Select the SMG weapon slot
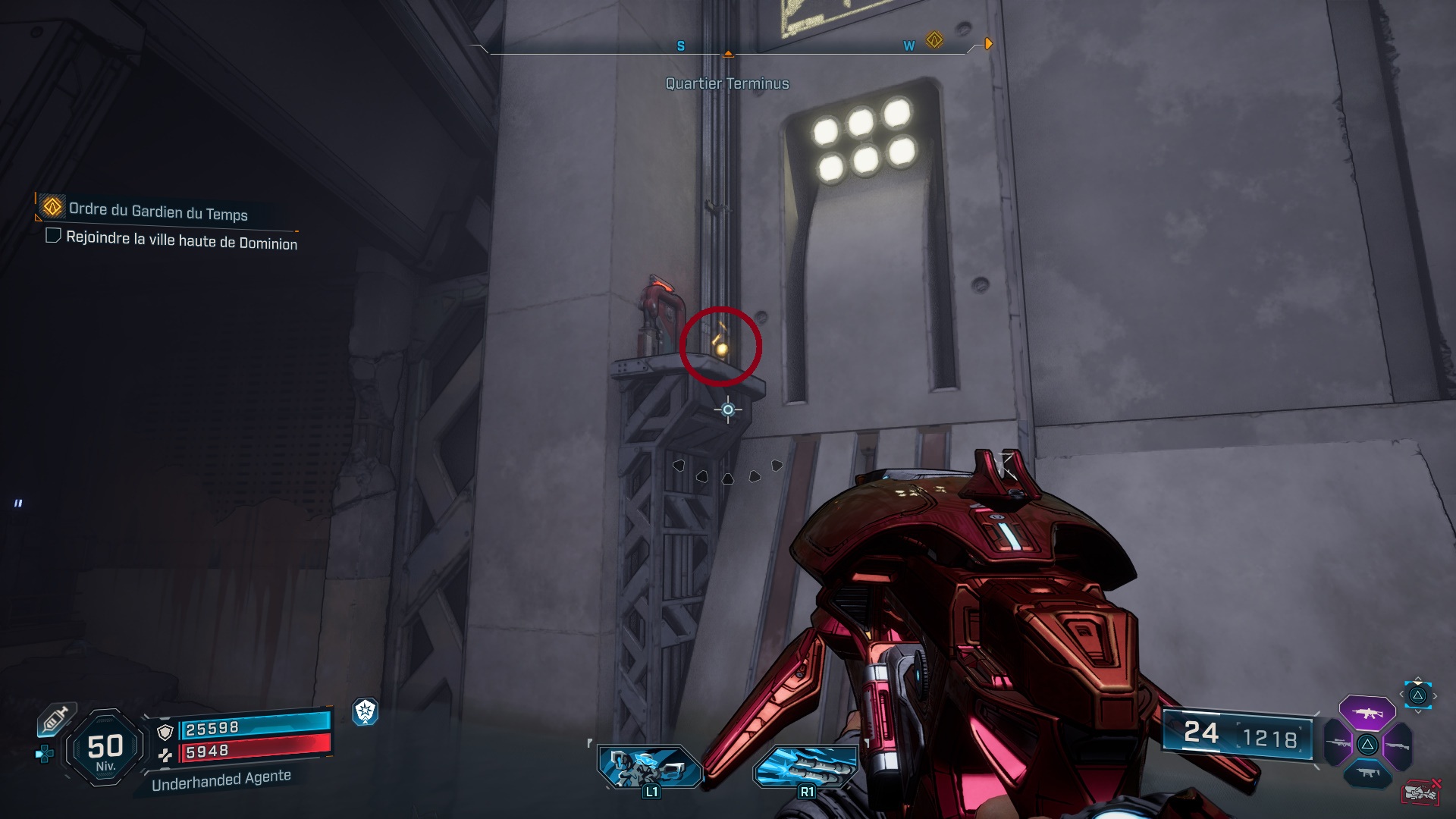Image resolution: width=1456 pixels, height=819 pixels. pos(1367,772)
